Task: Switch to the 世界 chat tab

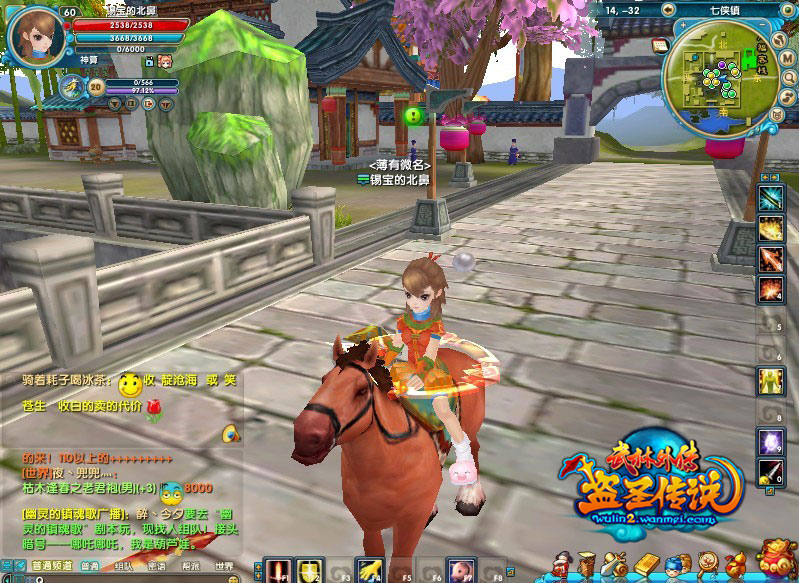Action: coord(223,566)
